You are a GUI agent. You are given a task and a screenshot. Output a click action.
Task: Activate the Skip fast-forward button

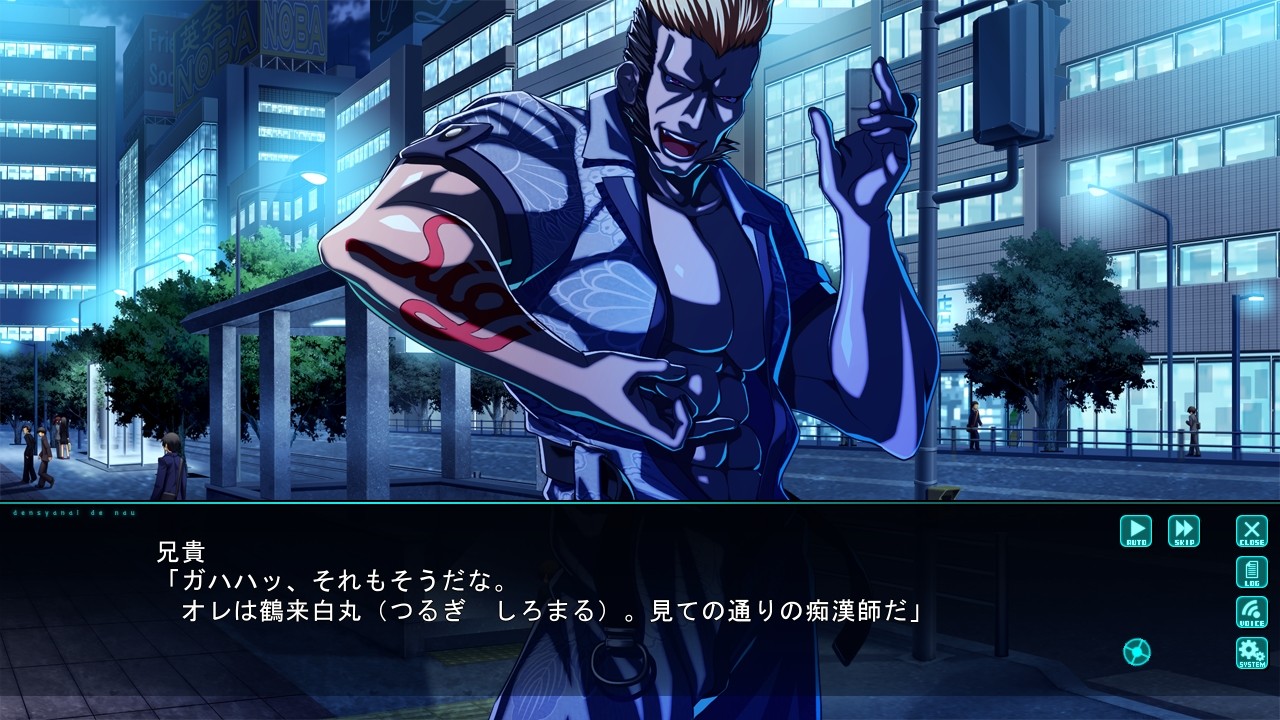tap(1184, 530)
